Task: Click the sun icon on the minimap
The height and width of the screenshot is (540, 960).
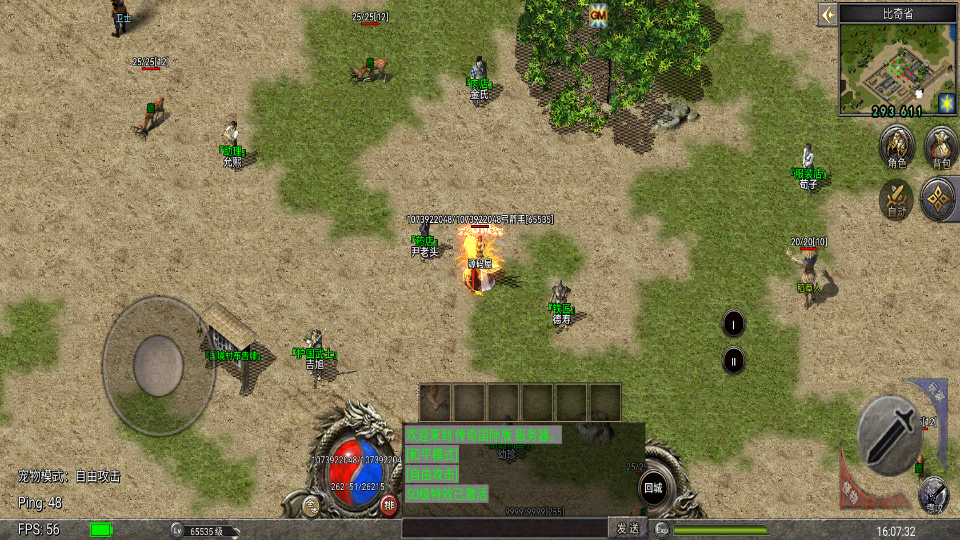Action: [945, 102]
